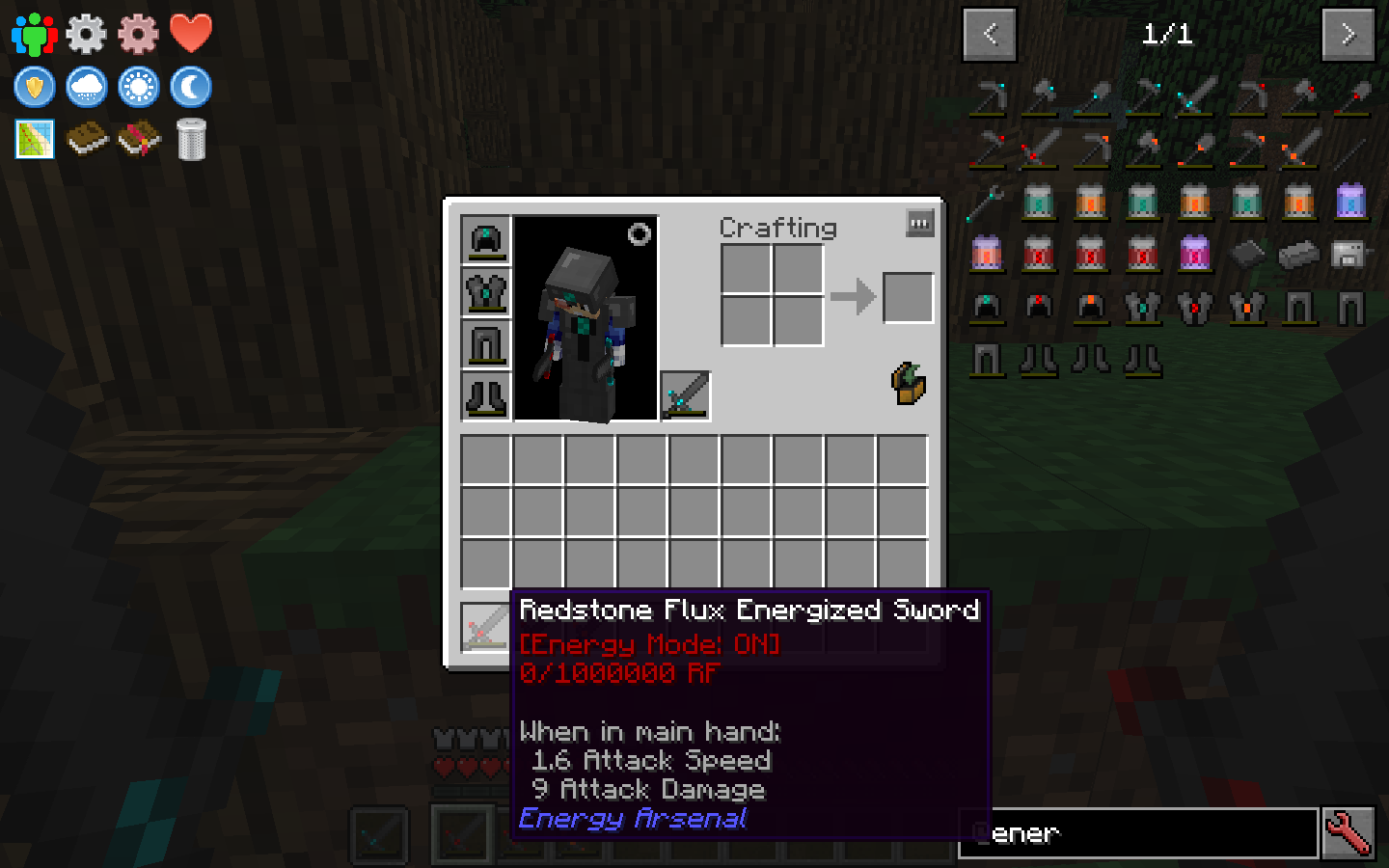Viewport: 1389px width, 868px height.
Task: Click the previous page arrow
Action: 989,34
